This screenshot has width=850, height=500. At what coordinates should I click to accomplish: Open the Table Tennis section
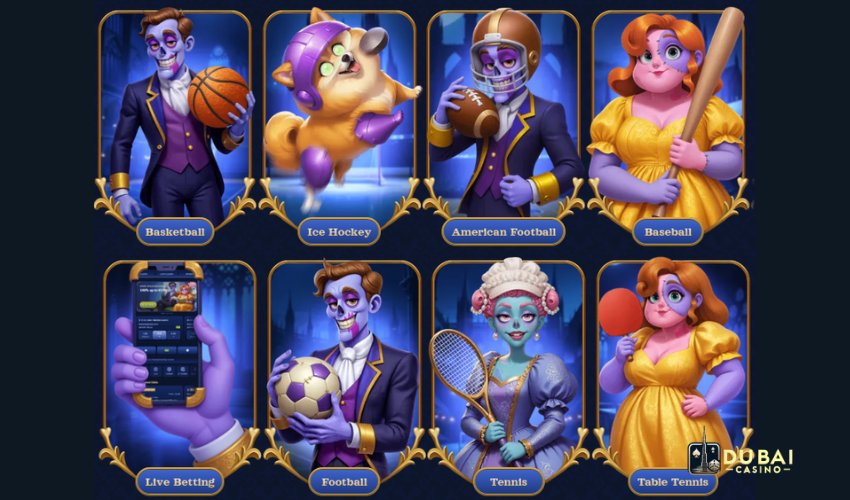coord(671,482)
